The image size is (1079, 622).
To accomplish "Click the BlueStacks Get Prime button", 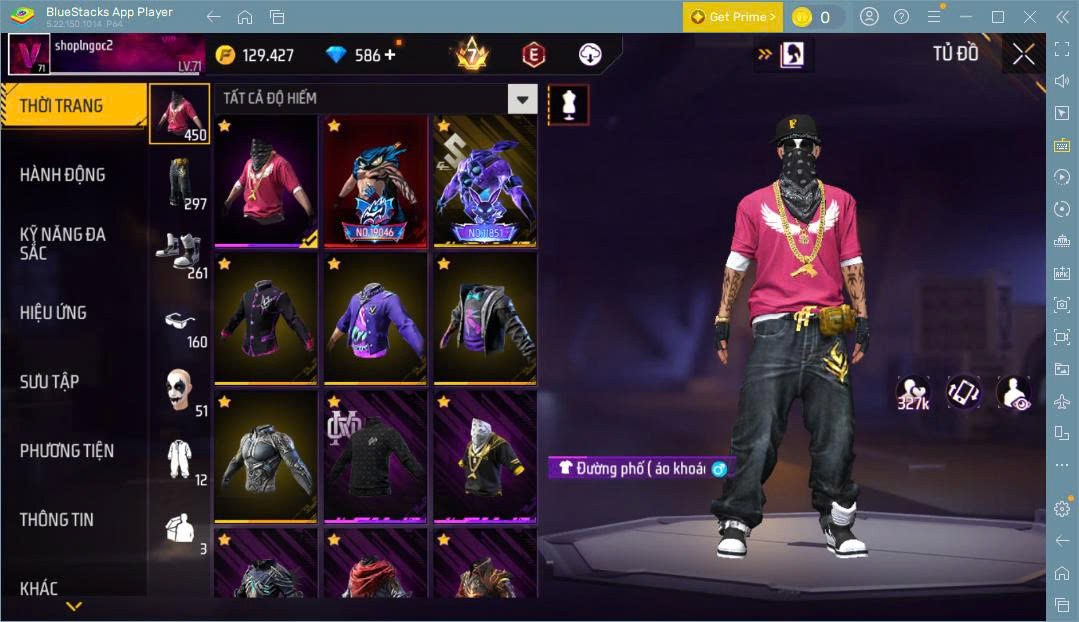I will click(733, 17).
